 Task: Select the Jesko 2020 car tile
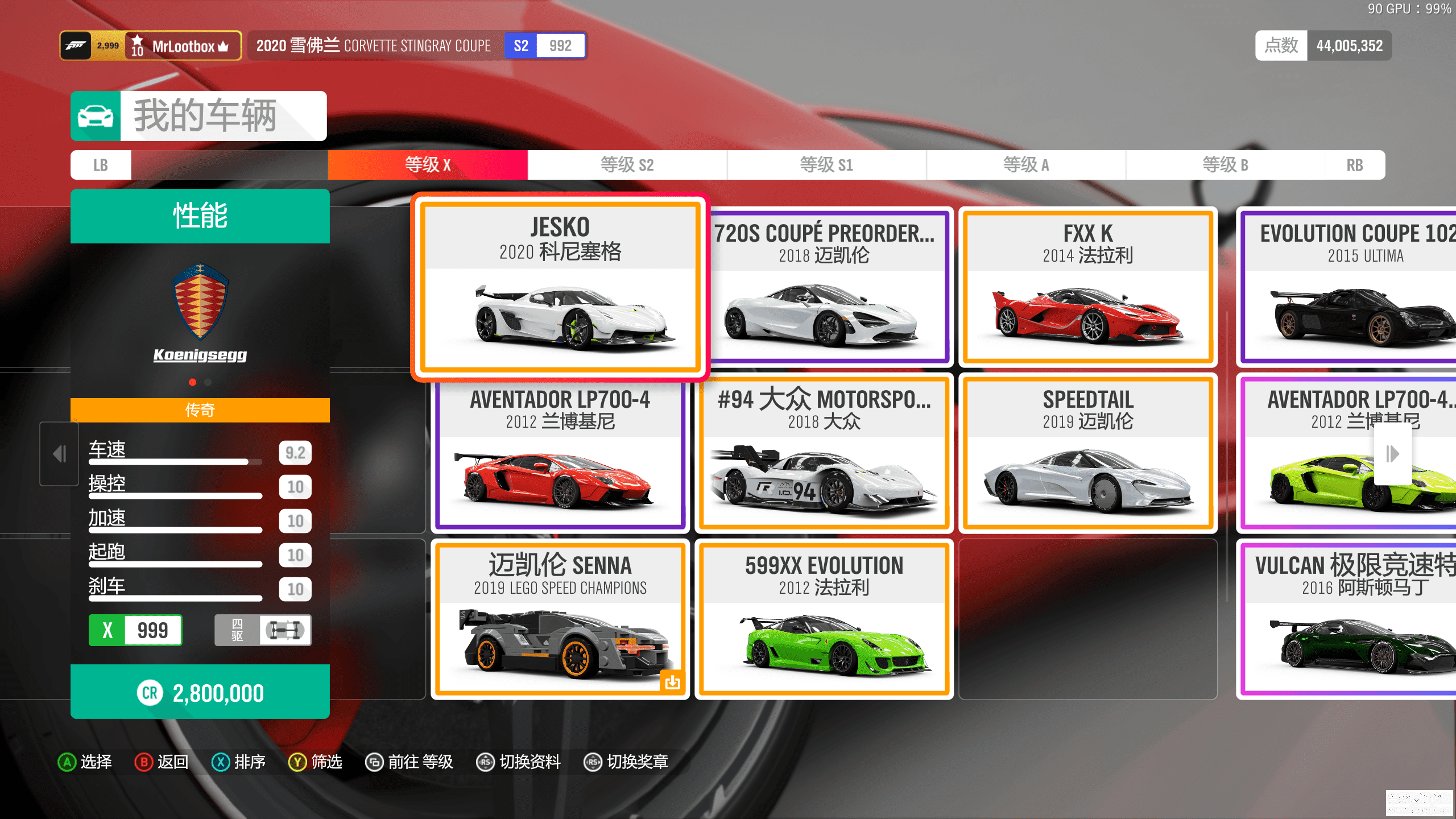pos(560,287)
